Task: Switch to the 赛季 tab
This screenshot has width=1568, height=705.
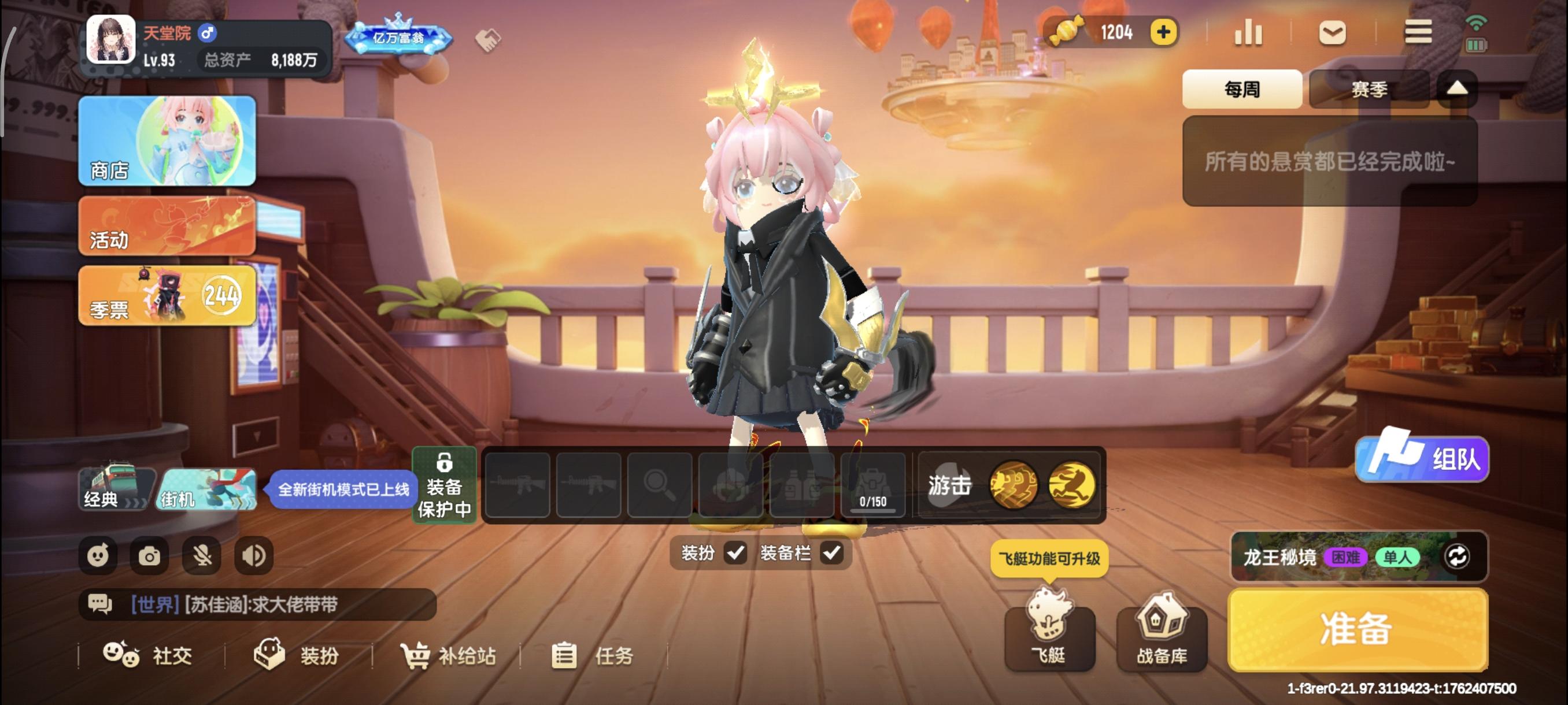Action: click(x=1368, y=89)
